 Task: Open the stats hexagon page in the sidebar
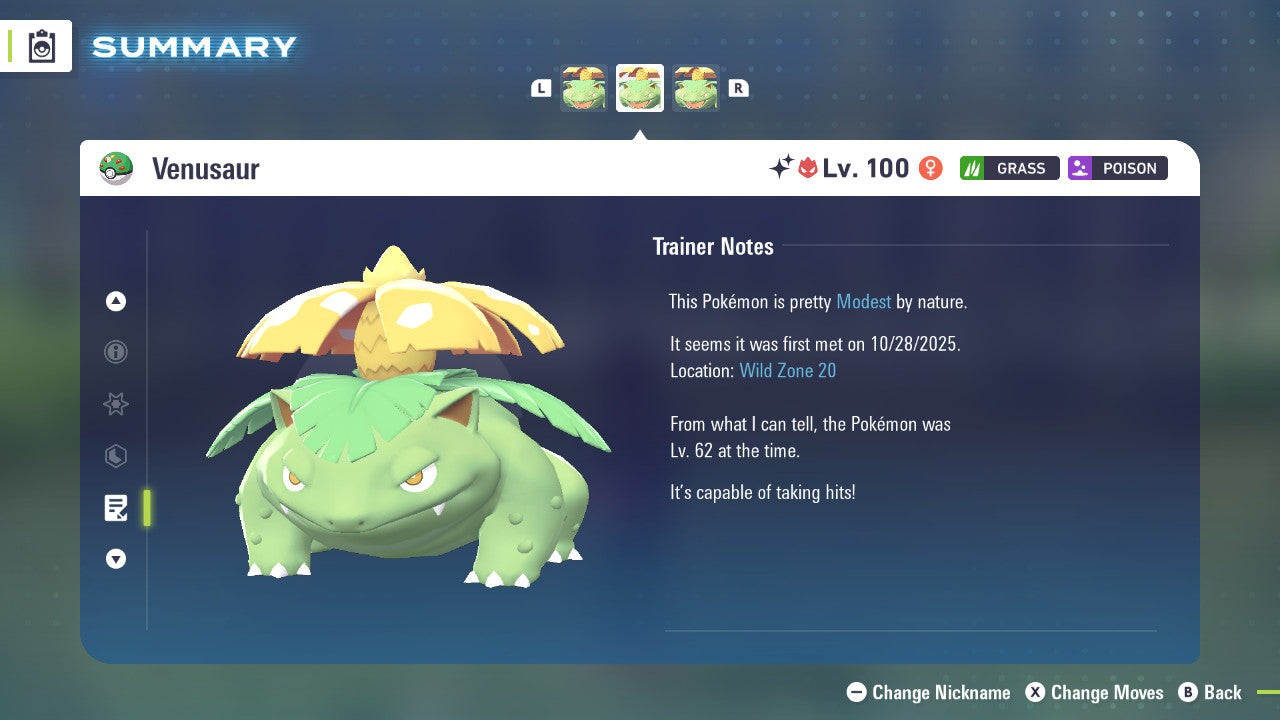115,456
